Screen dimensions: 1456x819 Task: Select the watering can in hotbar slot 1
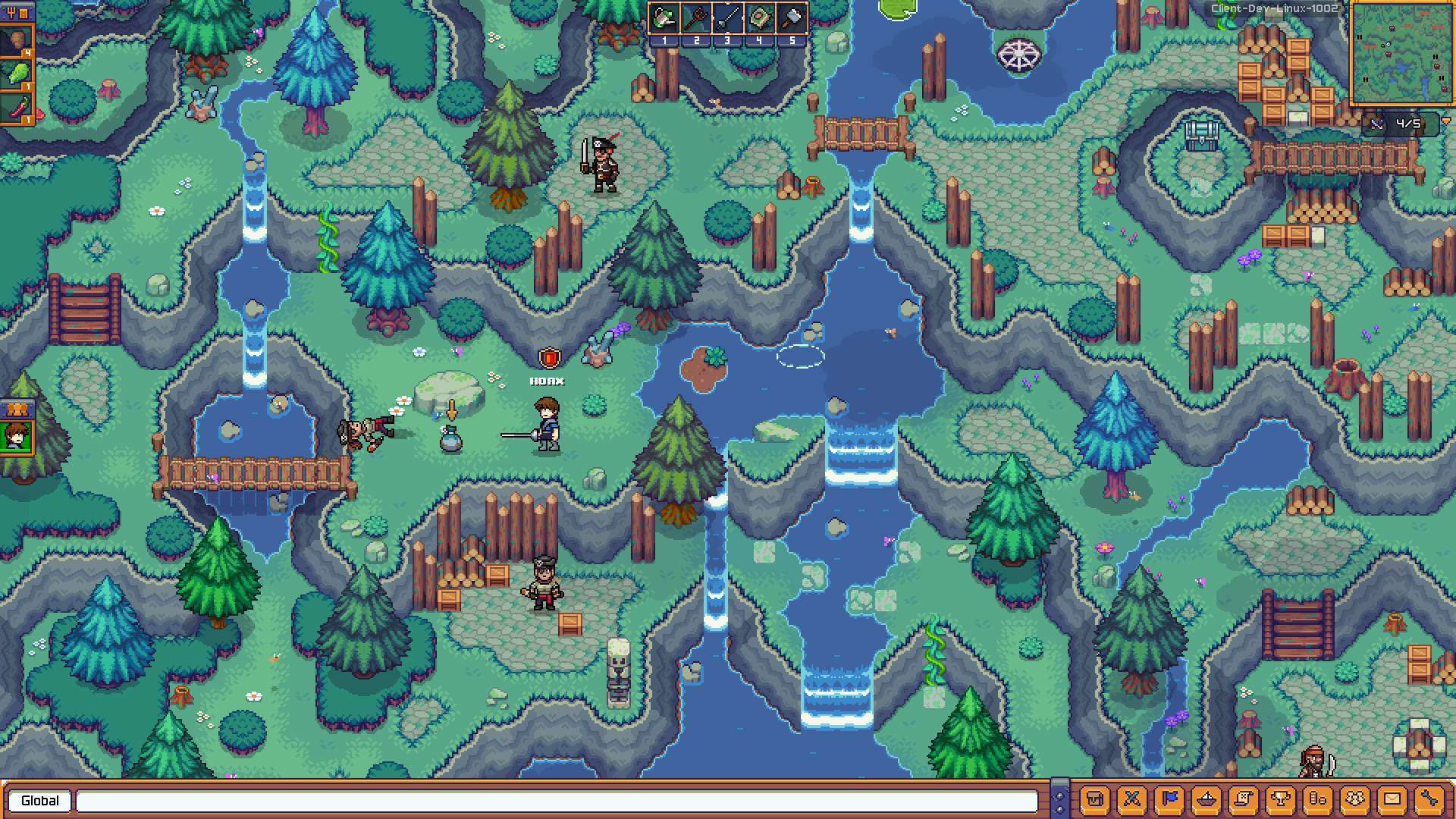(x=664, y=18)
